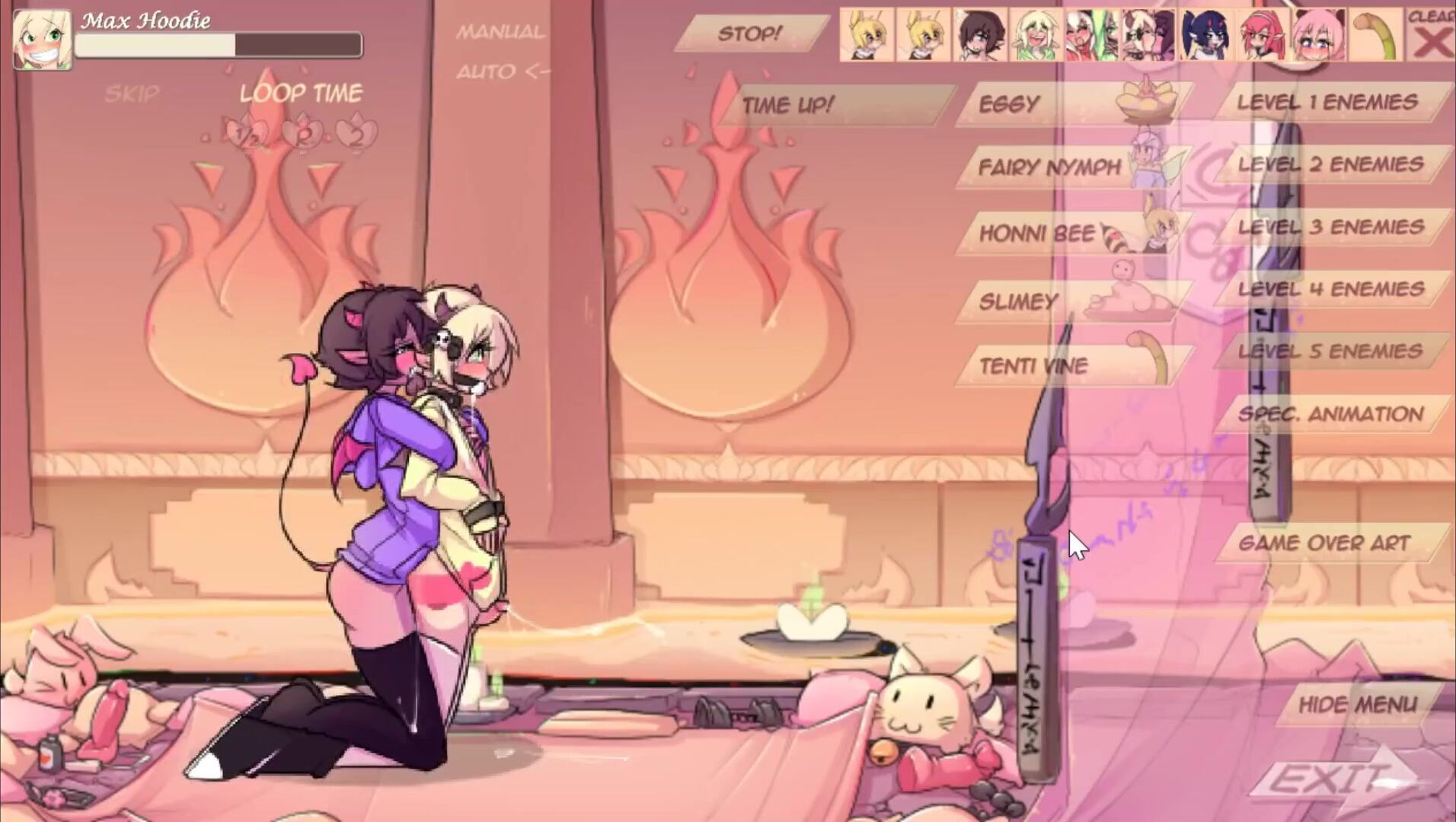The image size is (1456, 822).
Task: Choose the Eggy entry
Action: [x=1008, y=104]
